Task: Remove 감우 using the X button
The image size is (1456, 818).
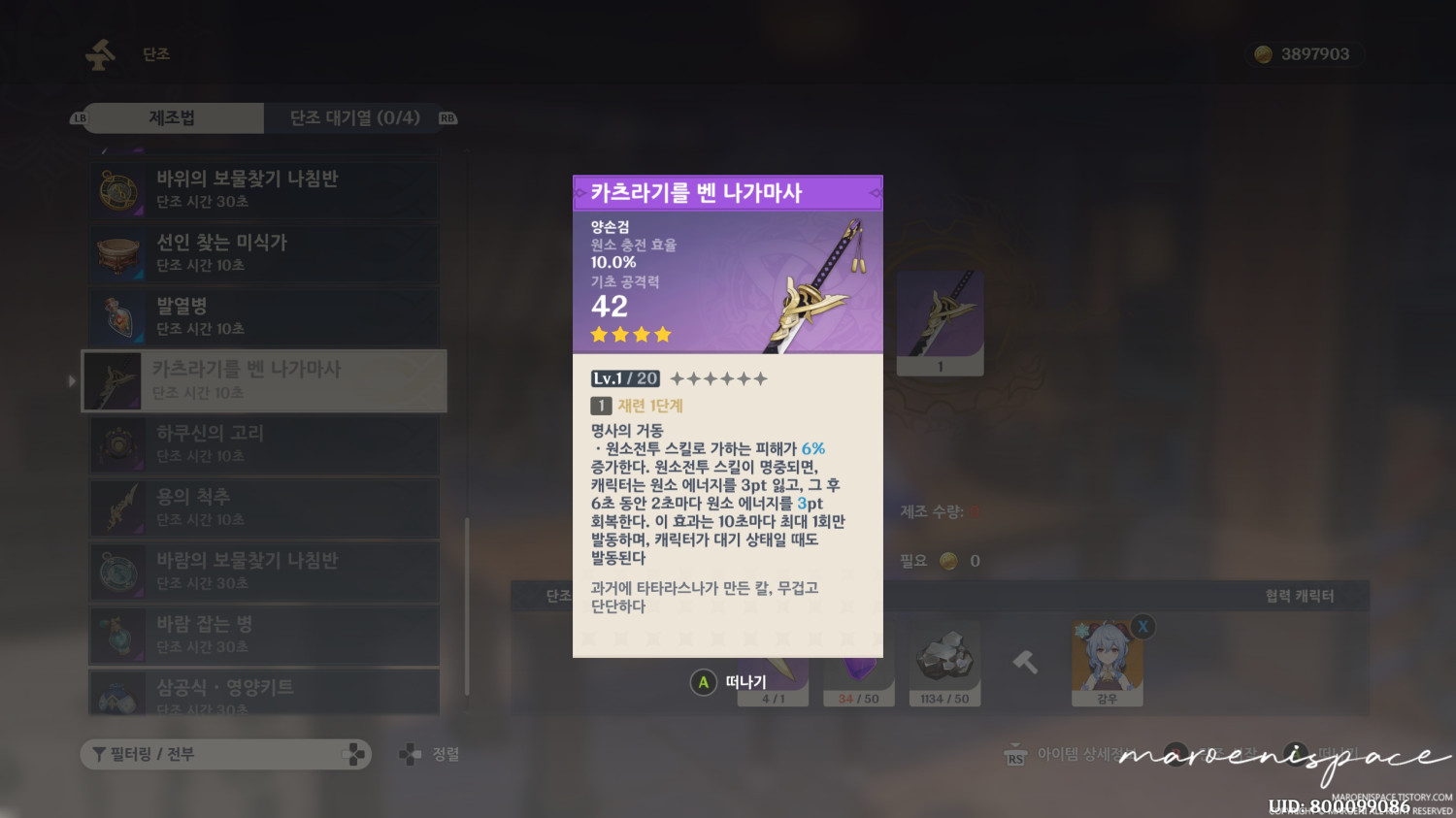Action: 1142,628
